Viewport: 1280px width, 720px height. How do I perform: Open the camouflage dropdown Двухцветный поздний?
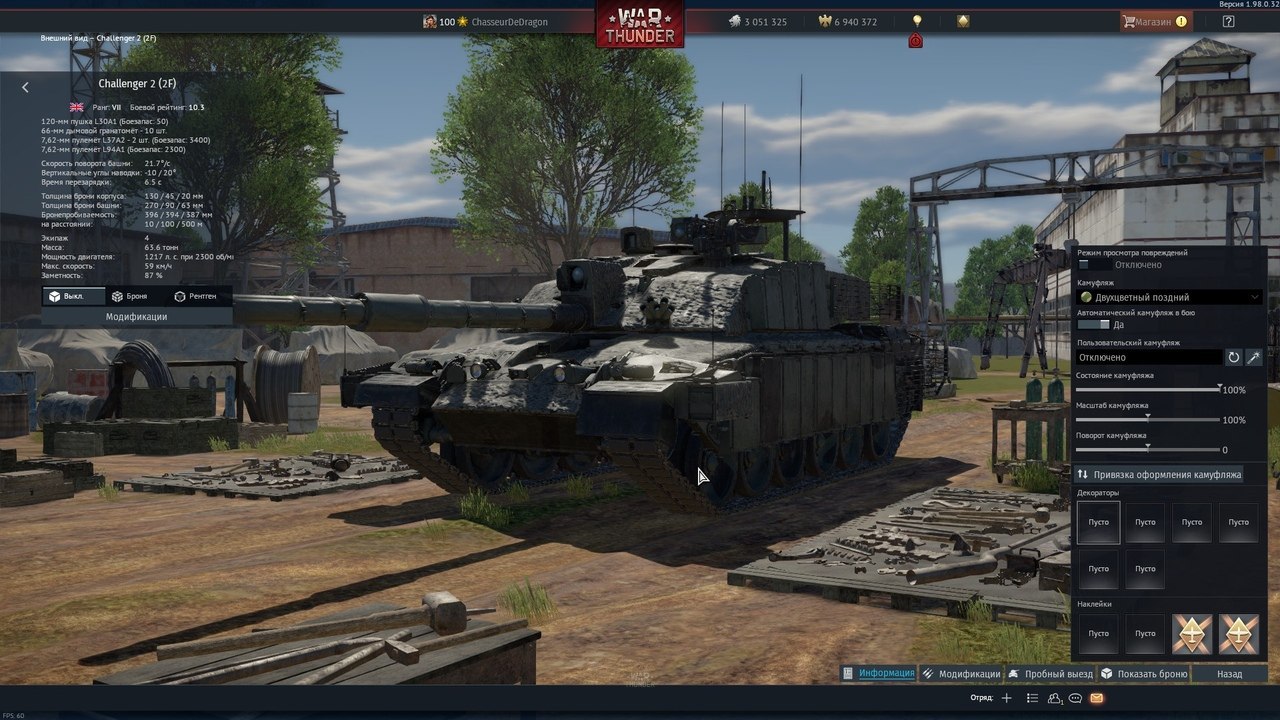pos(1169,297)
